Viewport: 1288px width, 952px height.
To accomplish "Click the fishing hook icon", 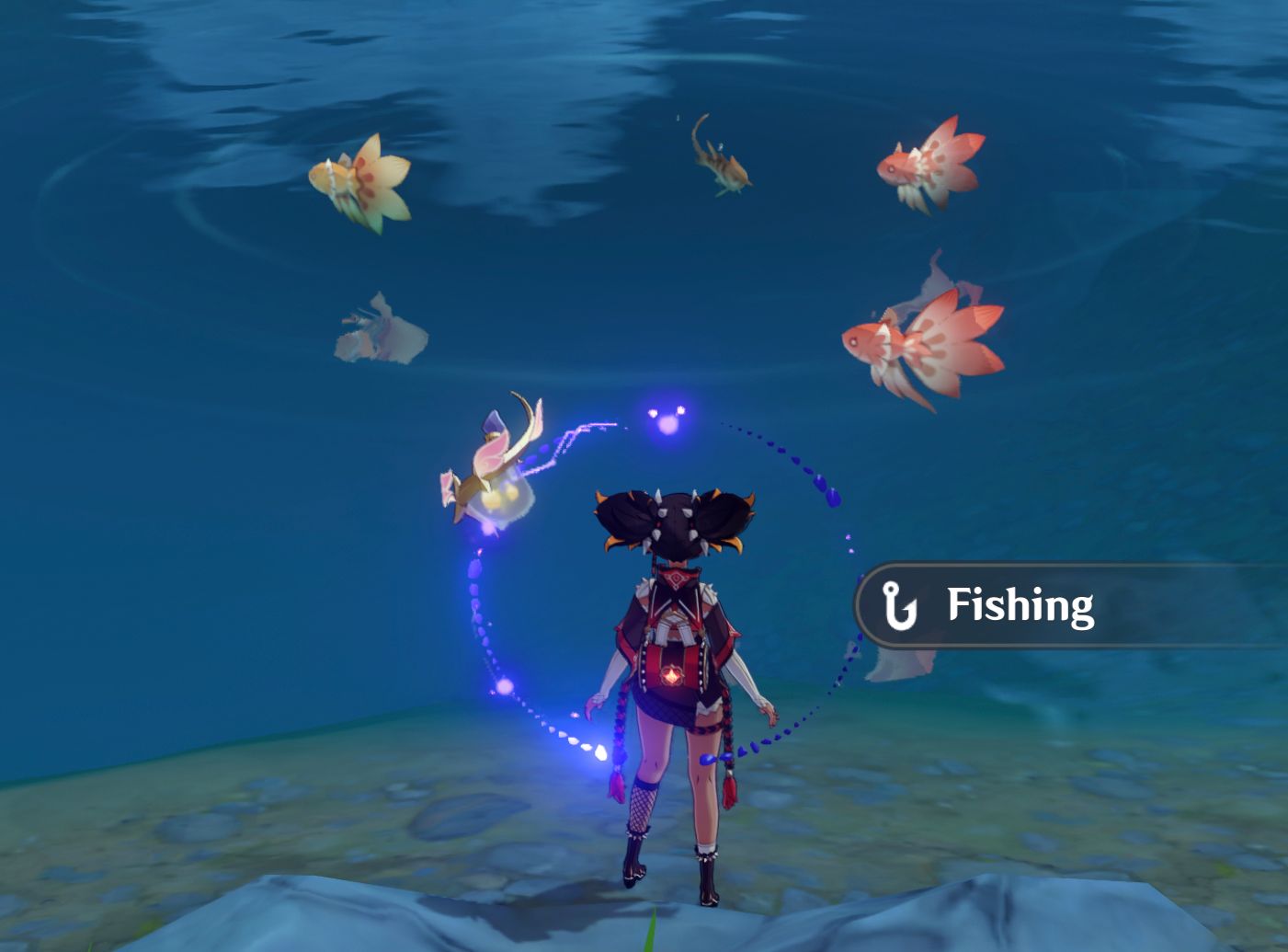I will 898,605.
